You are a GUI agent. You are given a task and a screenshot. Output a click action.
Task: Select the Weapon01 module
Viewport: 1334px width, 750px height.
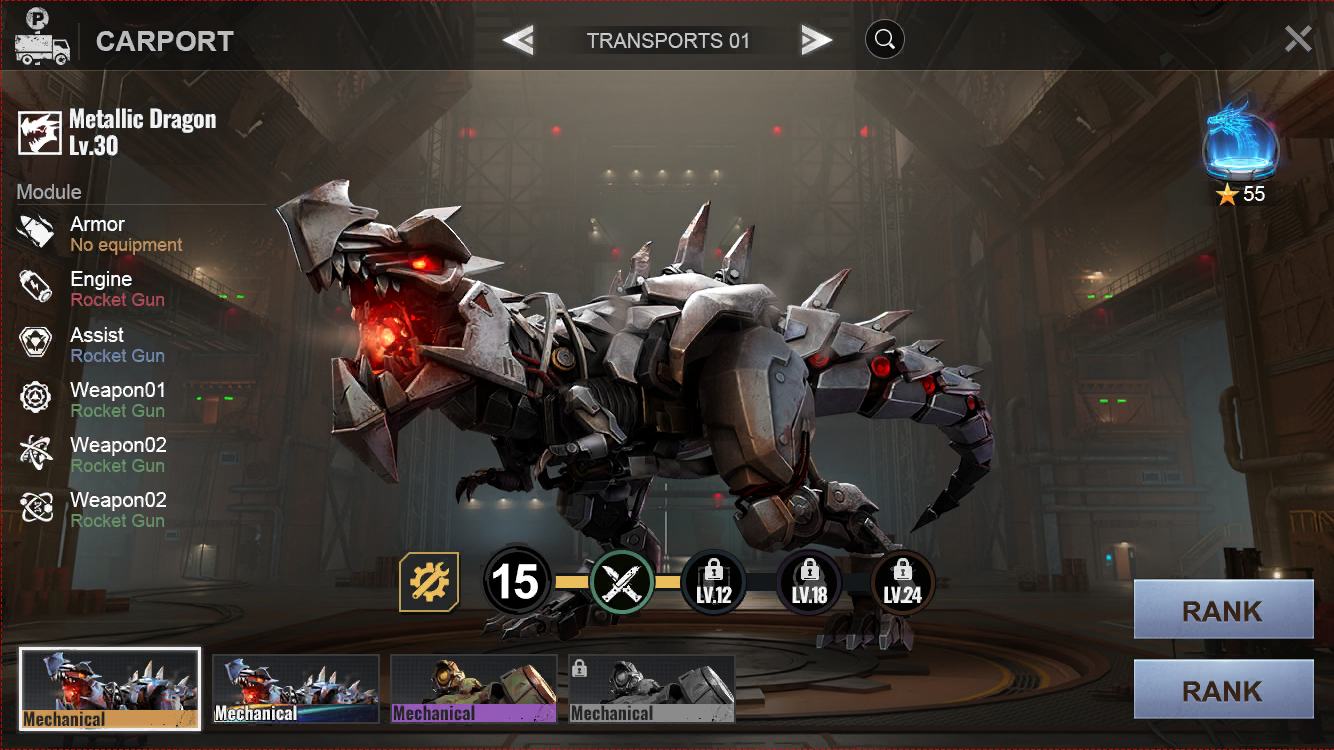pos(98,399)
